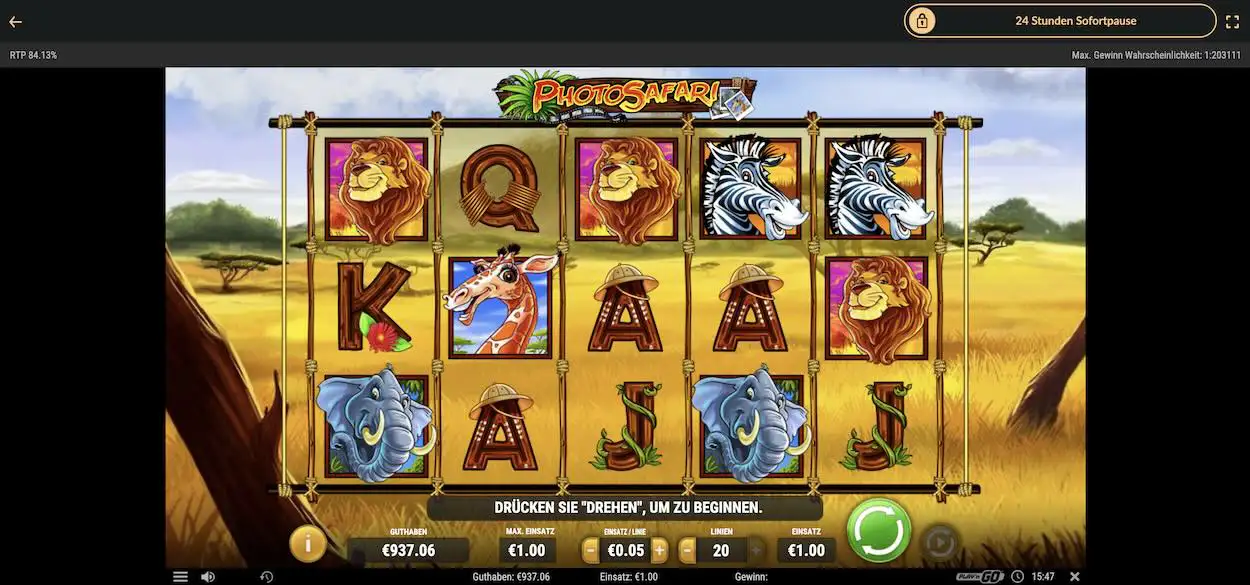
Task: Increase the Einsatz/Linie bet amount
Action: tap(660, 550)
